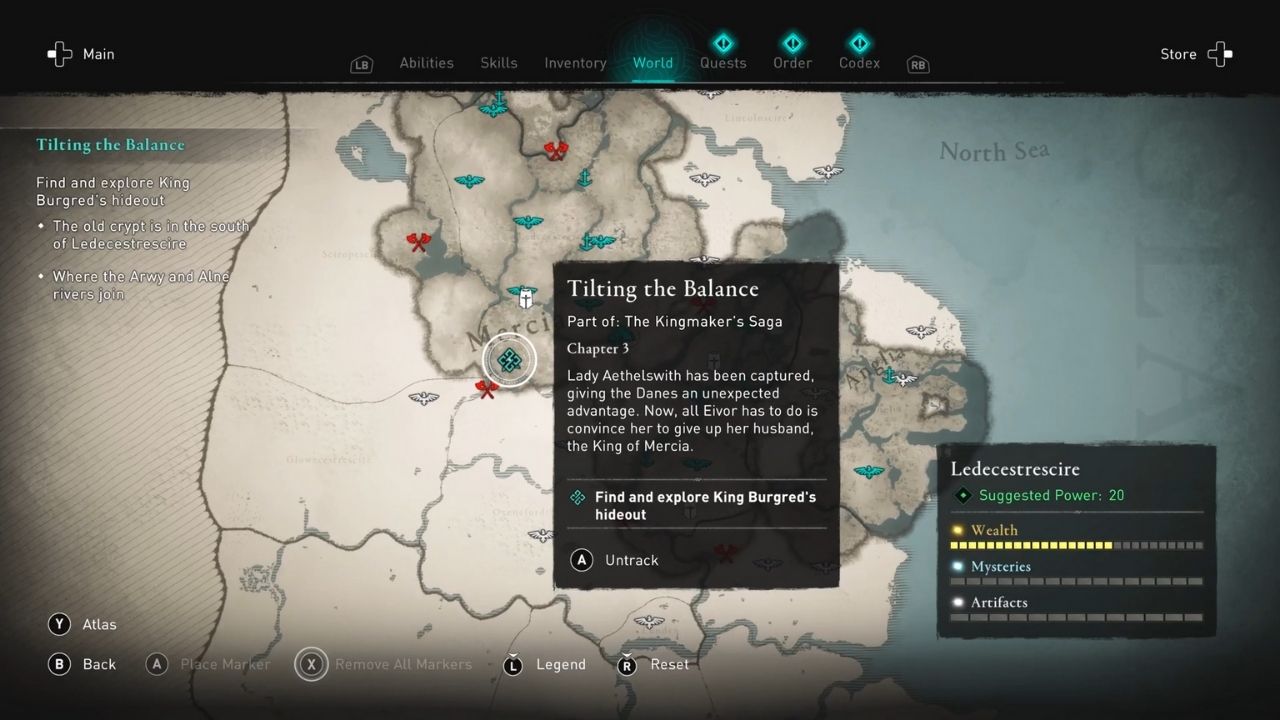Screen dimensions: 1280x720
Task: Switch to the Inventory tab
Action: tap(575, 62)
